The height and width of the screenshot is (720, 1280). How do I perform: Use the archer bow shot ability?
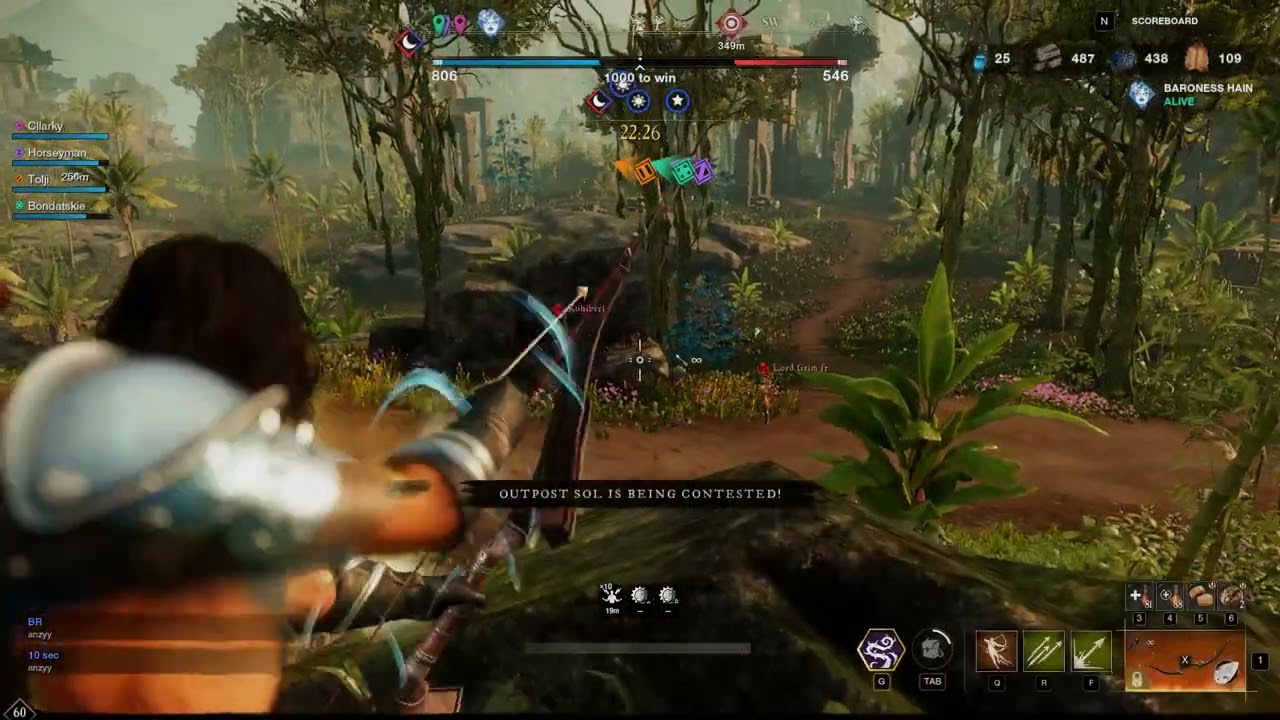996,651
